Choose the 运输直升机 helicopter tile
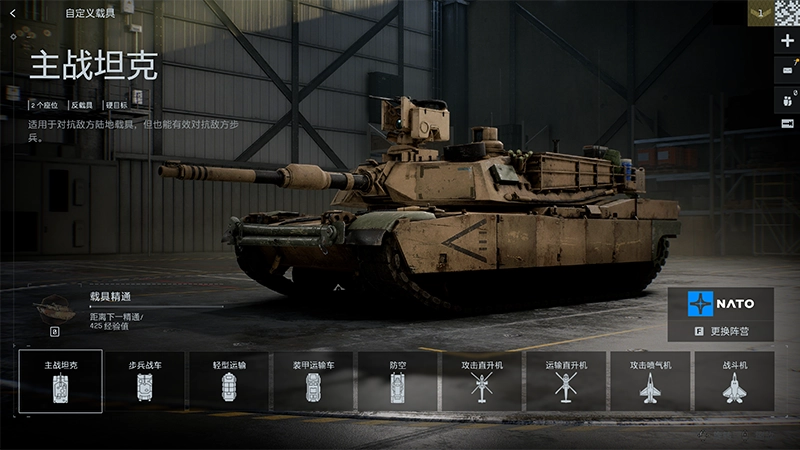Image resolution: width=800 pixels, height=450 pixels. 566,381
